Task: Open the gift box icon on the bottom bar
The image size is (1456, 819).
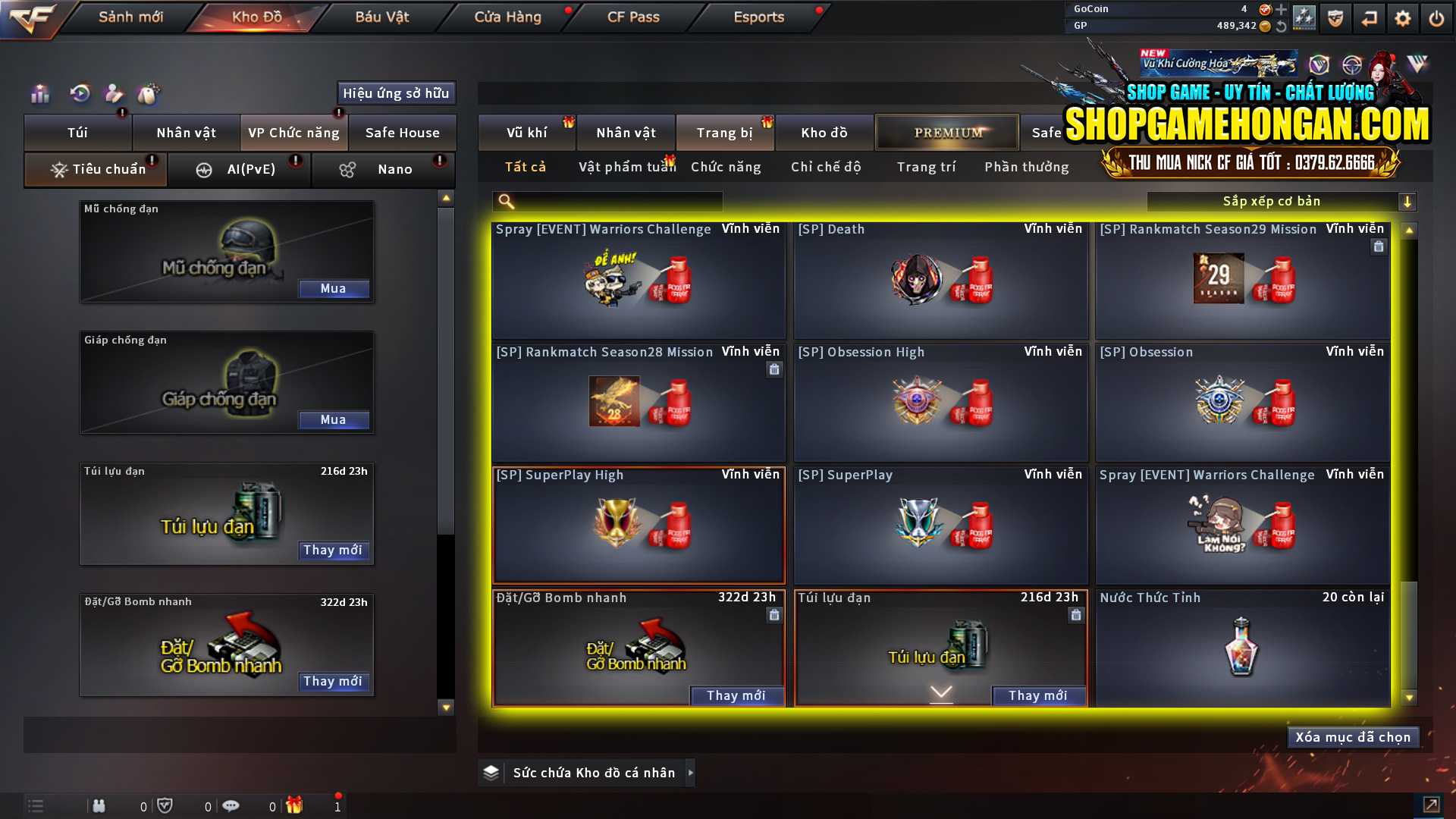Action: pos(296,805)
